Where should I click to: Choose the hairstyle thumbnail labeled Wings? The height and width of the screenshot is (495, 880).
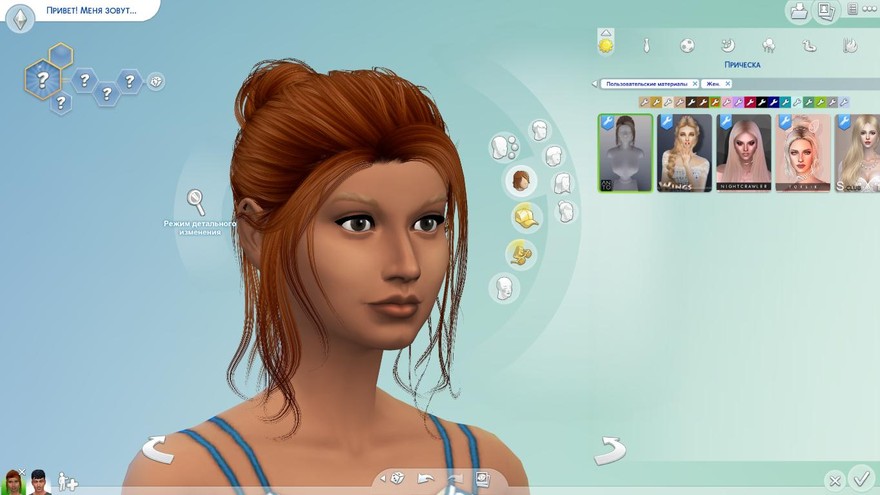tap(684, 153)
